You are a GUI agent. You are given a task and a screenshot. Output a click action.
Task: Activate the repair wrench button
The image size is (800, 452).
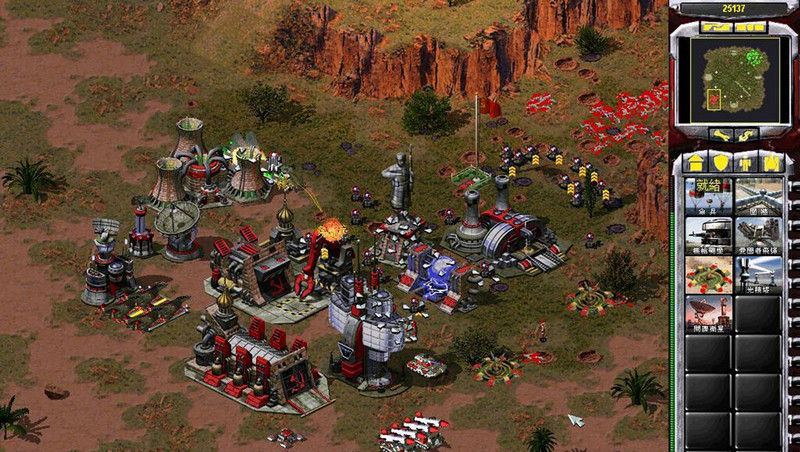click(x=720, y=134)
